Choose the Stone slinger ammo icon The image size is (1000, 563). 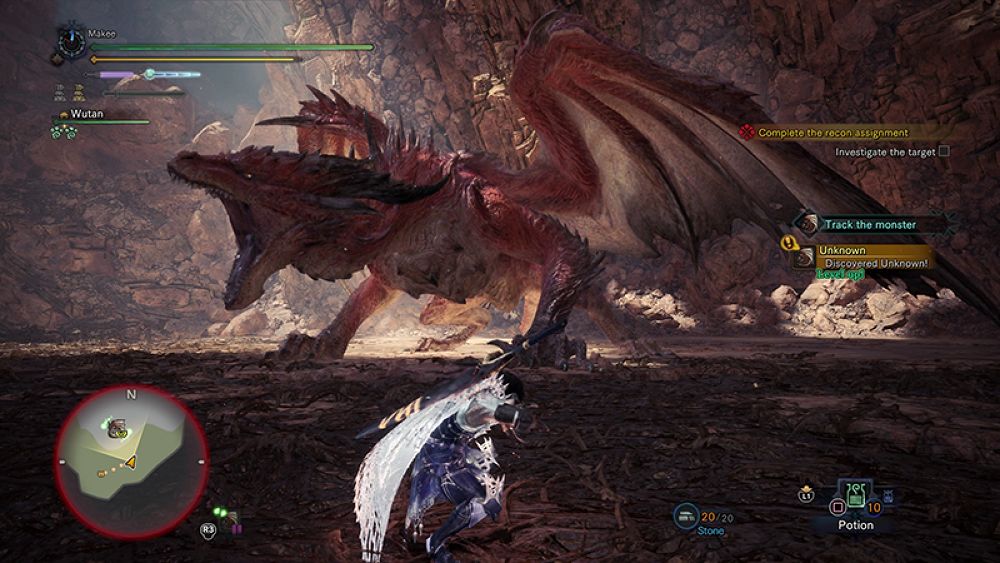[686, 515]
